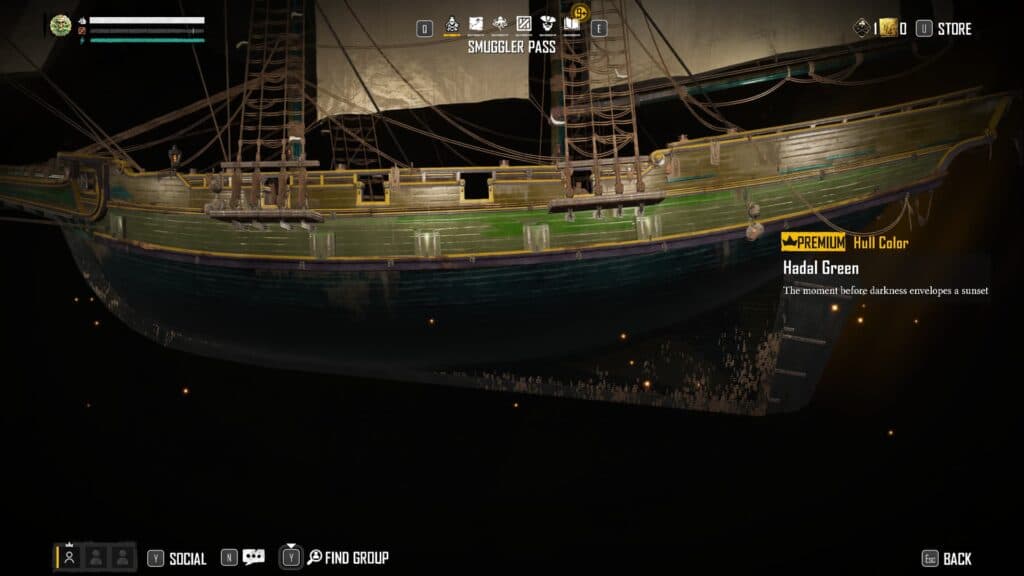The width and height of the screenshot is (1024, 576).
Task: Click the gold currency icon
Action: [888, 28]
